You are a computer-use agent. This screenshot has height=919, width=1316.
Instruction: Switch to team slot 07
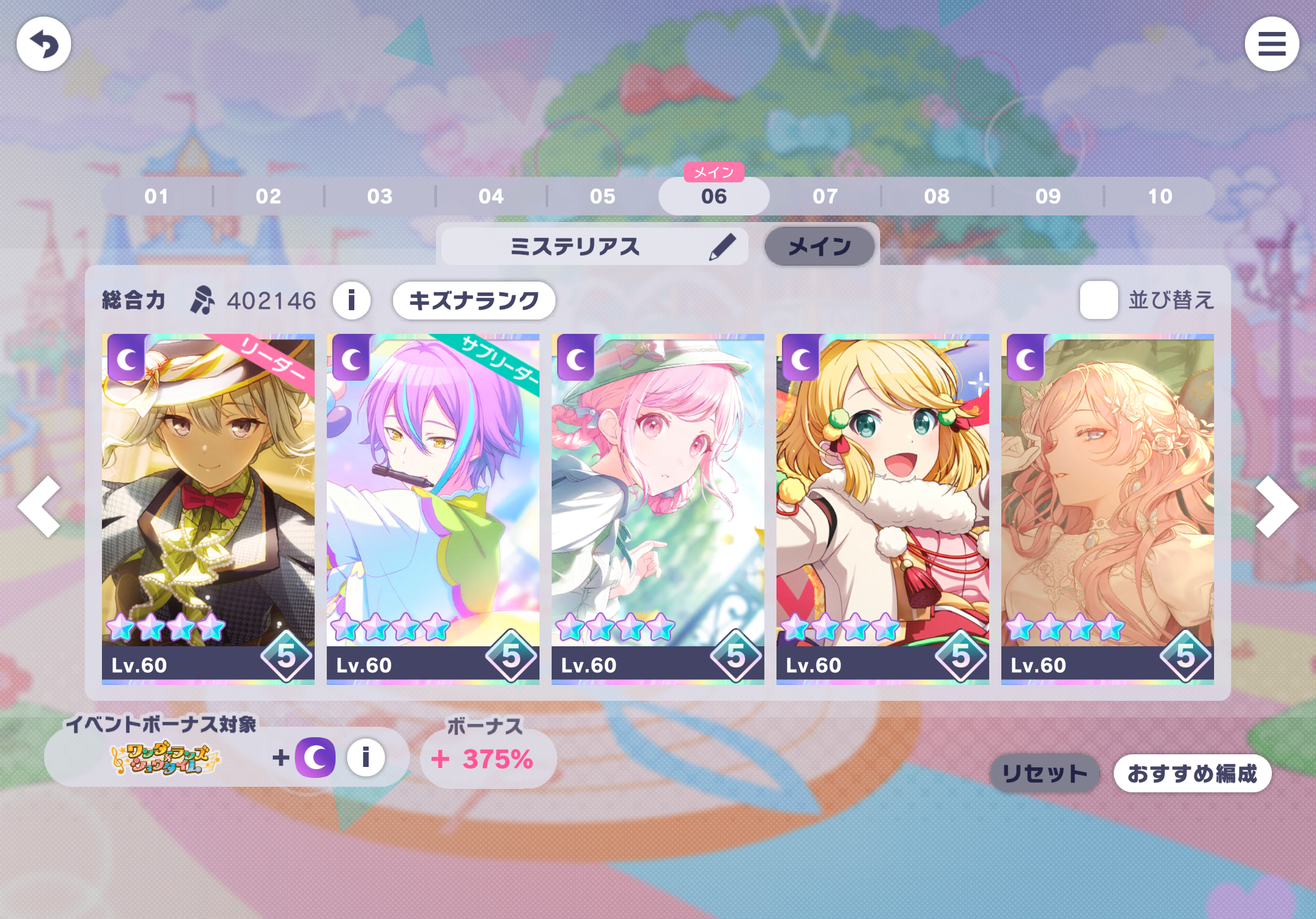point(825,197)
